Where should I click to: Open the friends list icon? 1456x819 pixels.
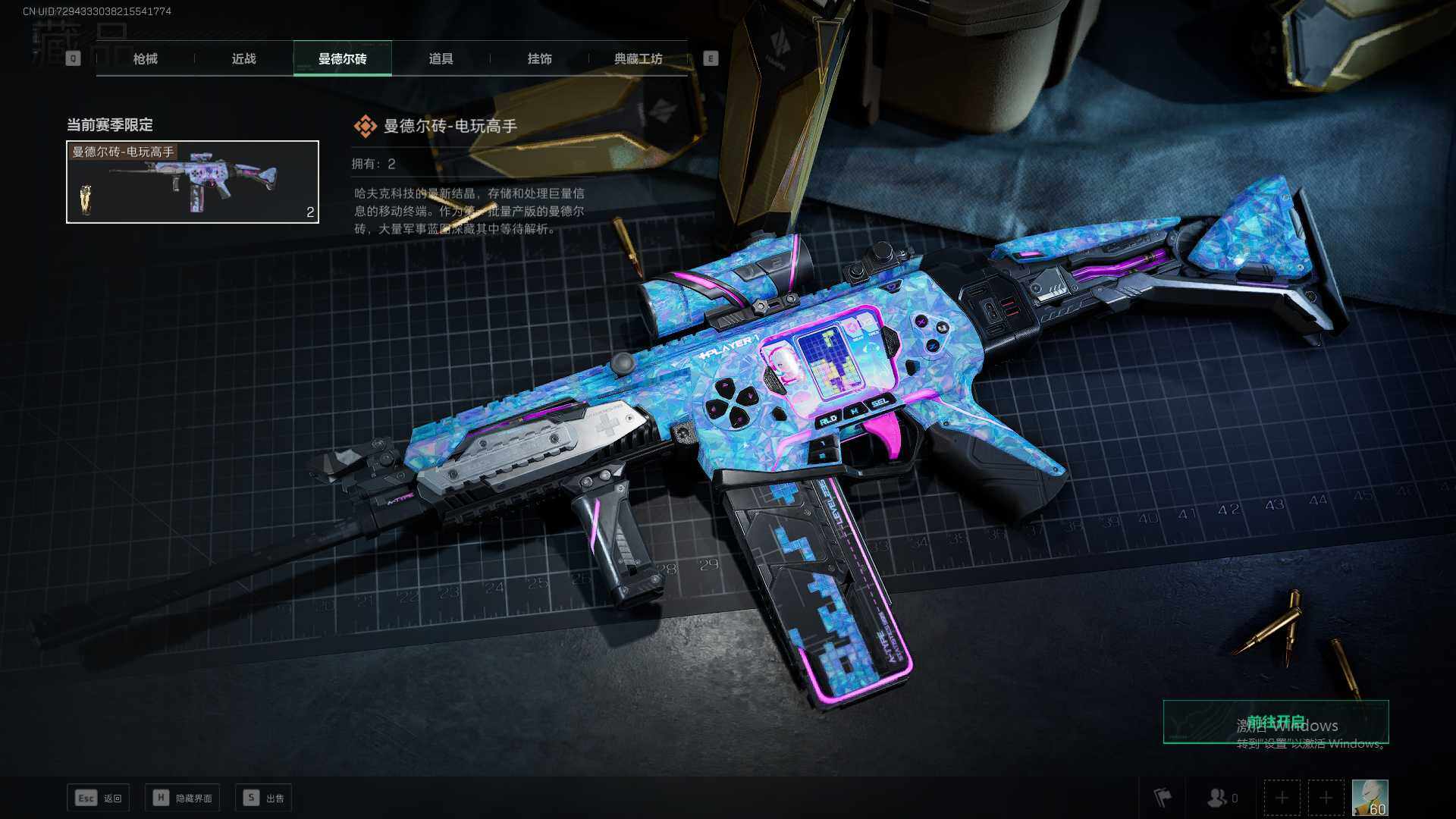(1222, 798)
